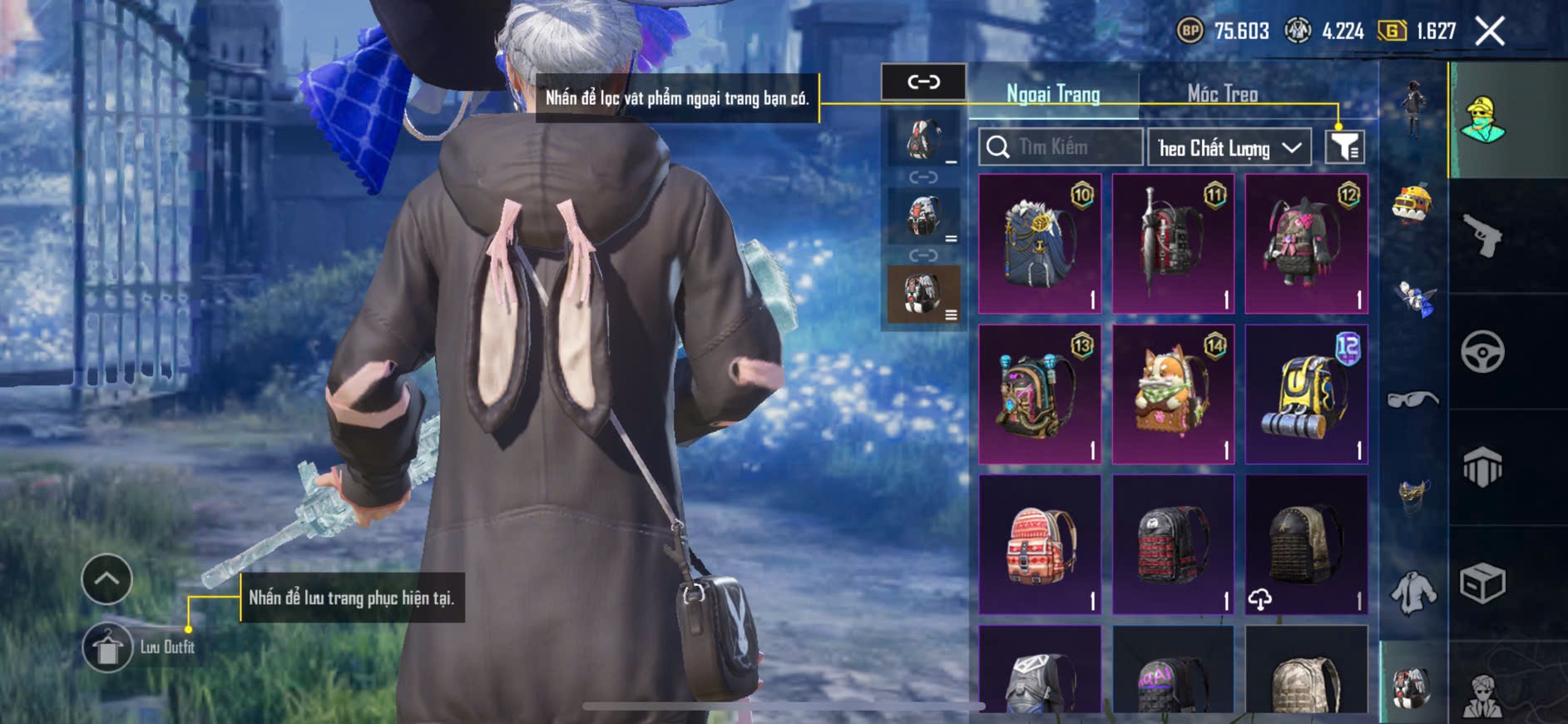Viewport: 1568px width, 724px height.
Task: Click the Tìm Kiếm search field
Action: (x=1061, y=147)
